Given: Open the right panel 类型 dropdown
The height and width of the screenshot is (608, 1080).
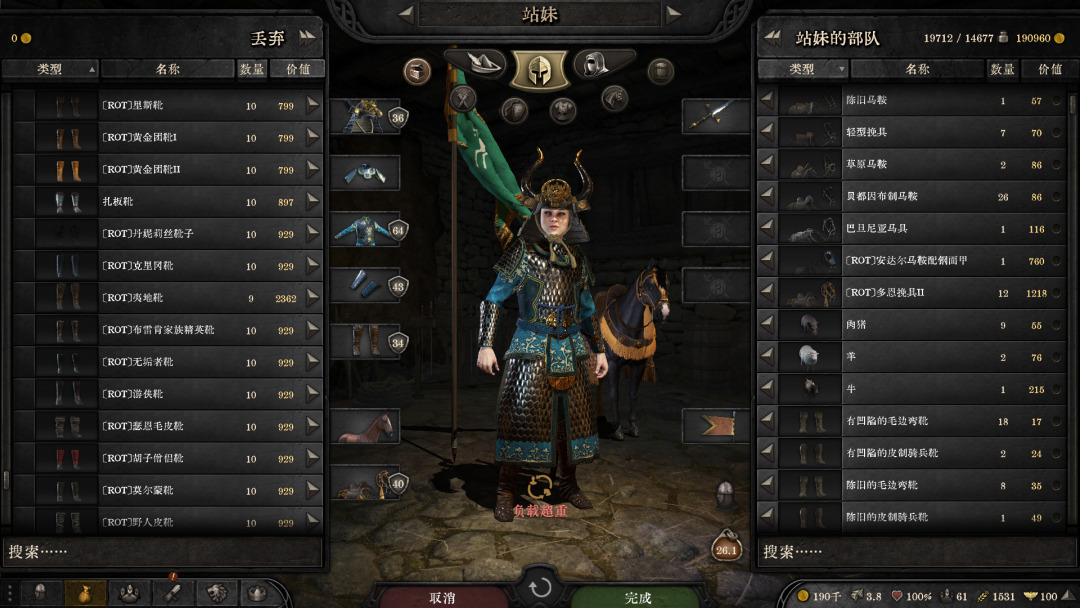Looking at the screenshot, I should (x=803, y=69).
